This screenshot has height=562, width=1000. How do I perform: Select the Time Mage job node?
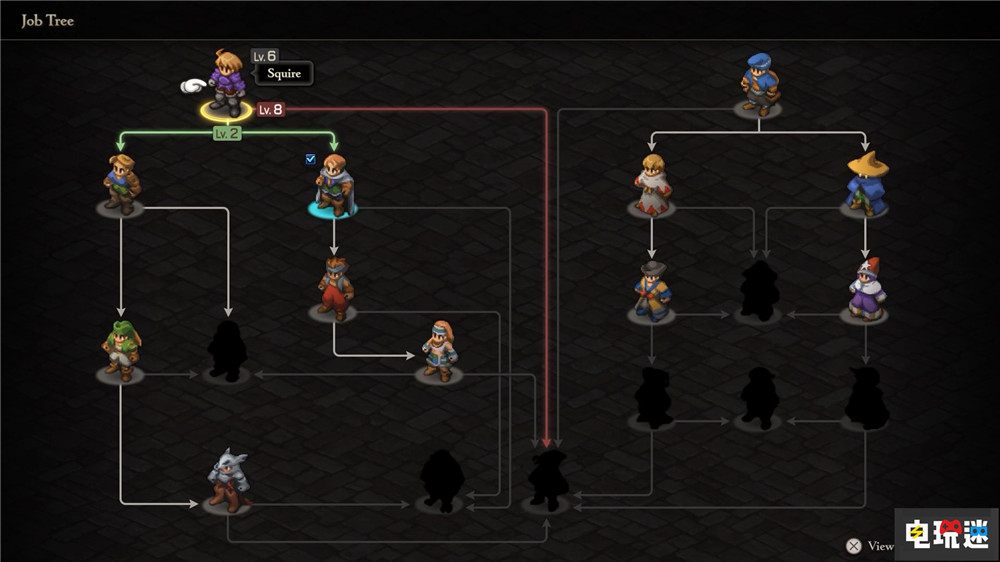click(866, 291)
